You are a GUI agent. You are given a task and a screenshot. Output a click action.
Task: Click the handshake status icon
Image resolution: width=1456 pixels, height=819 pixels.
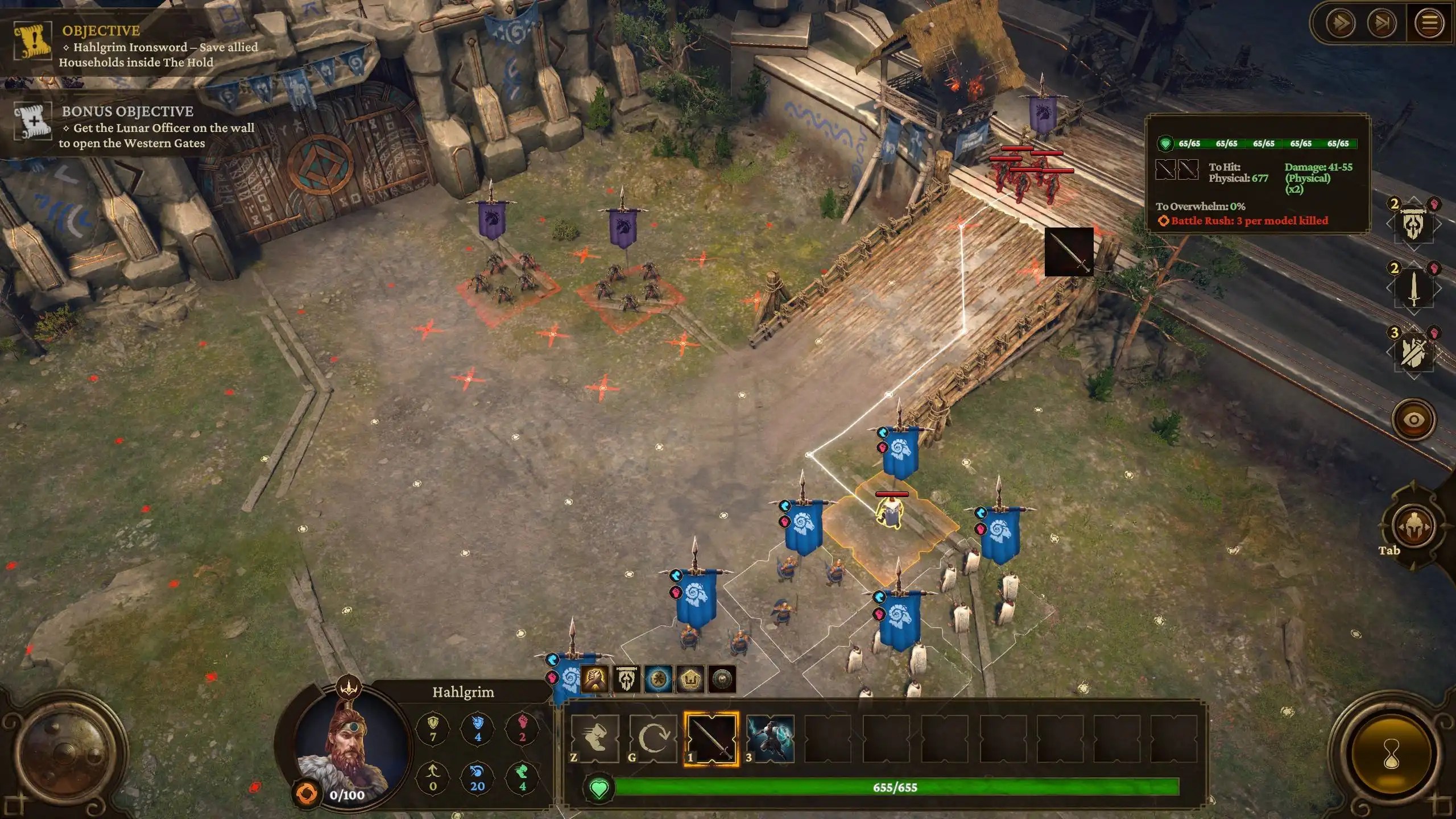click(x=595, y=679)
